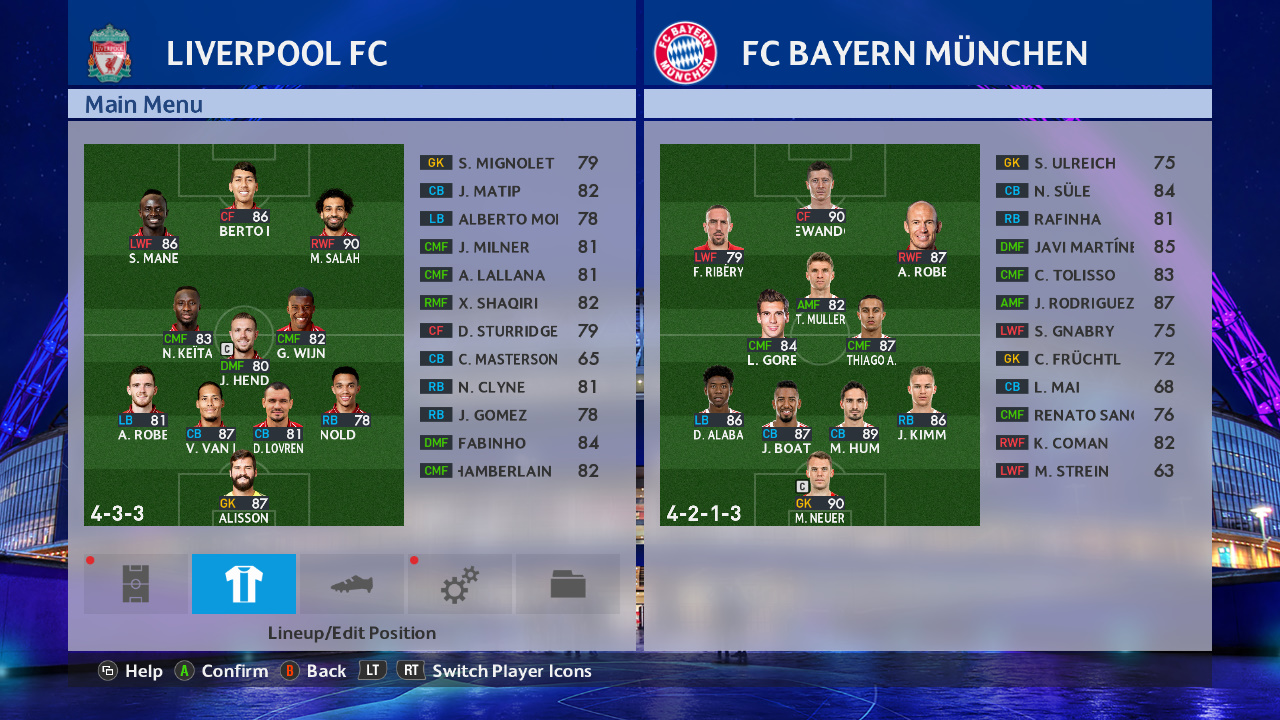Choose F. Ribéry on Bayern's left wing
This screenshot has width=1280, height=720.
(x=718, y=238)
